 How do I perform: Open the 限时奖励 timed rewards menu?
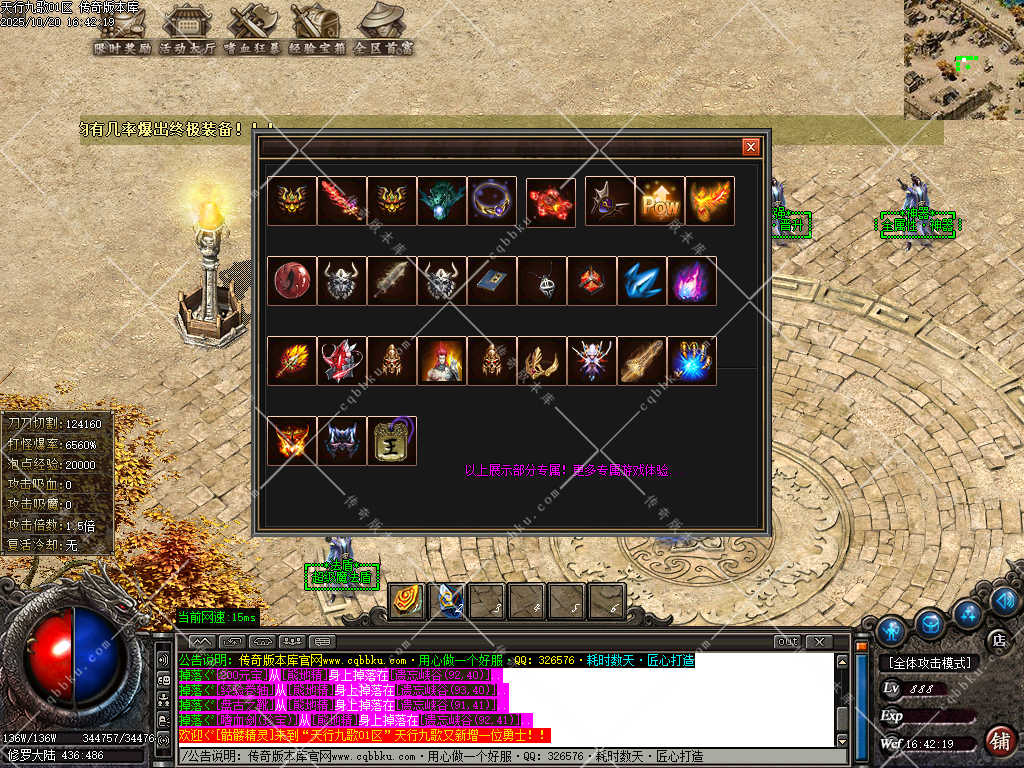tap(122, 28)
